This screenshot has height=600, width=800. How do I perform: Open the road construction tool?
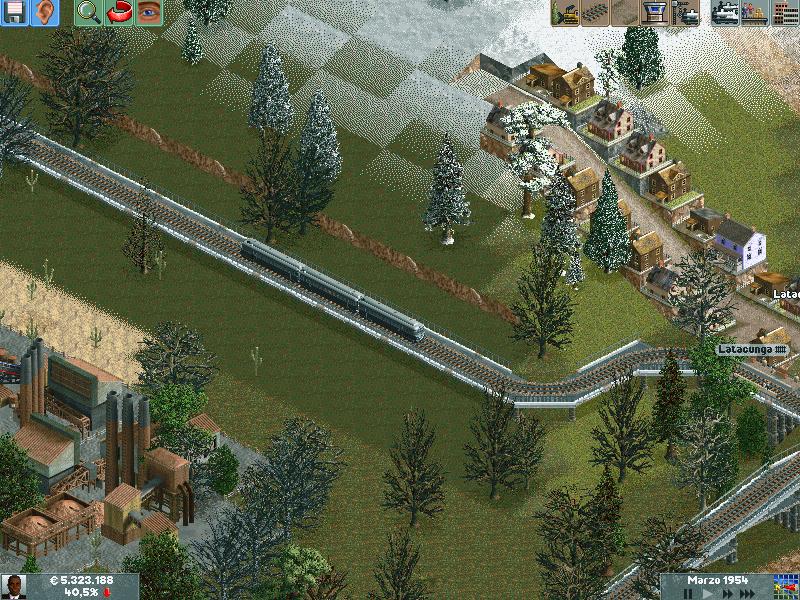click(x=626, y=13)
